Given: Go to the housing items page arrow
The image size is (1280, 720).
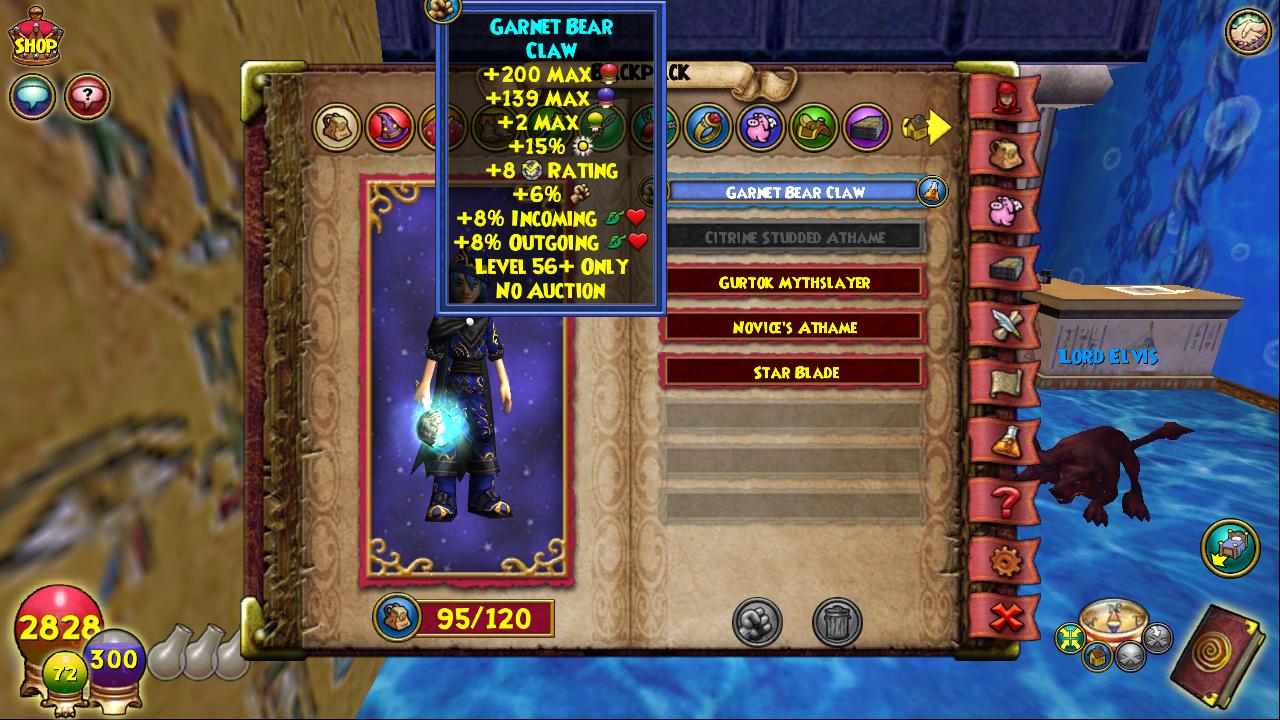Looking at the screenshot, I should (926, 127).
